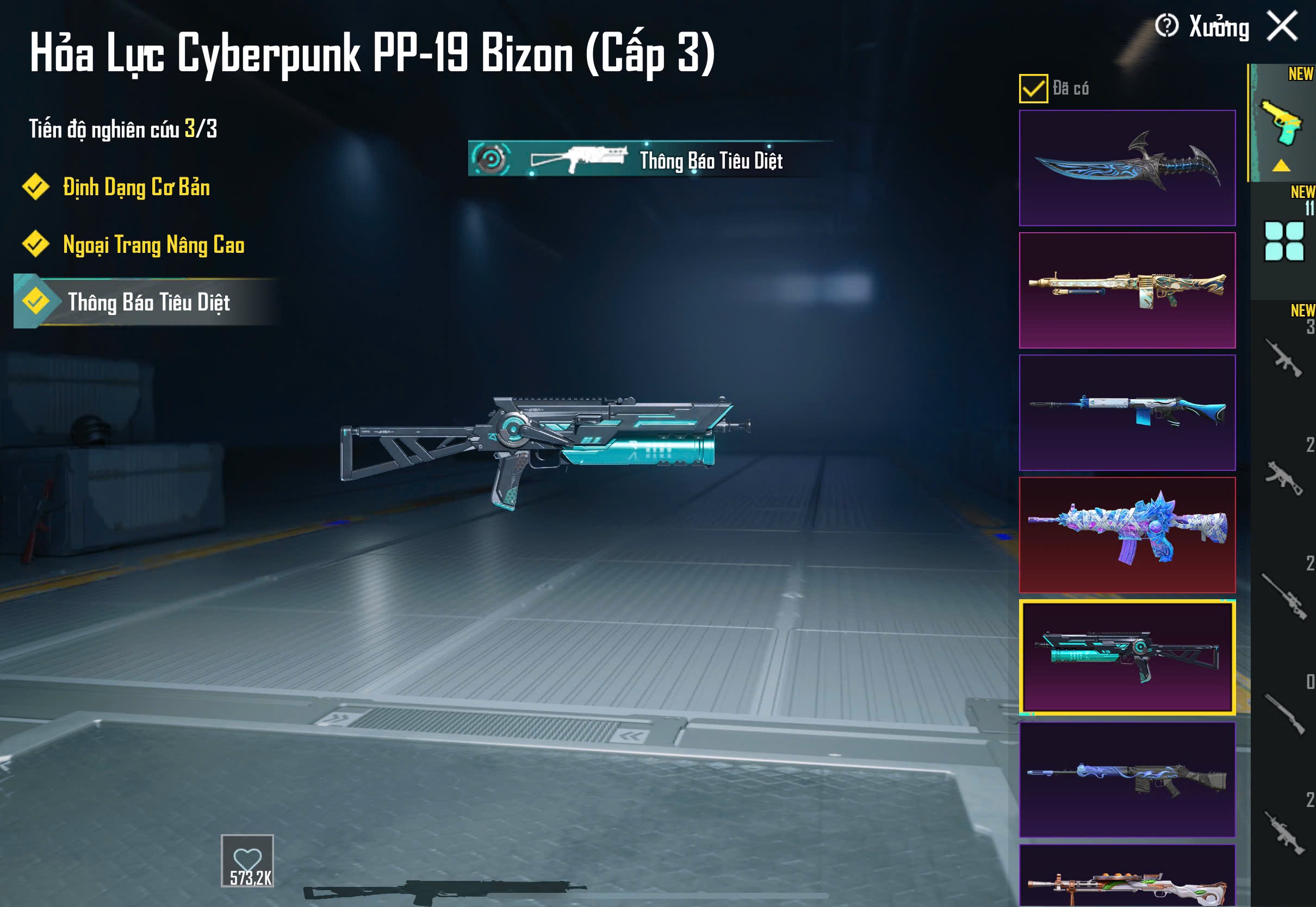Like the skin using the heart button

click(247, 860)
